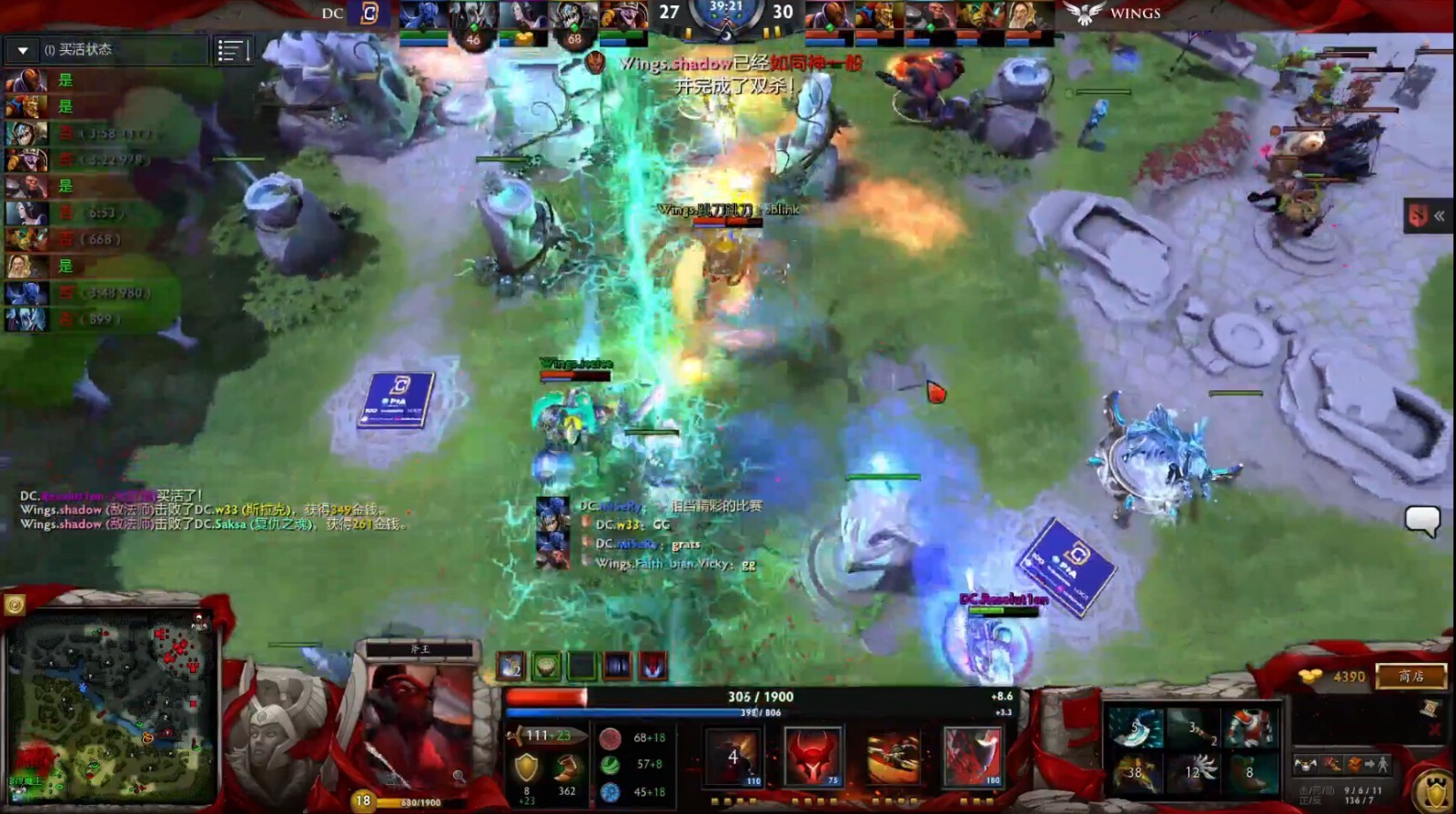Select the red armor inventory item

(x=1250, y=729)
